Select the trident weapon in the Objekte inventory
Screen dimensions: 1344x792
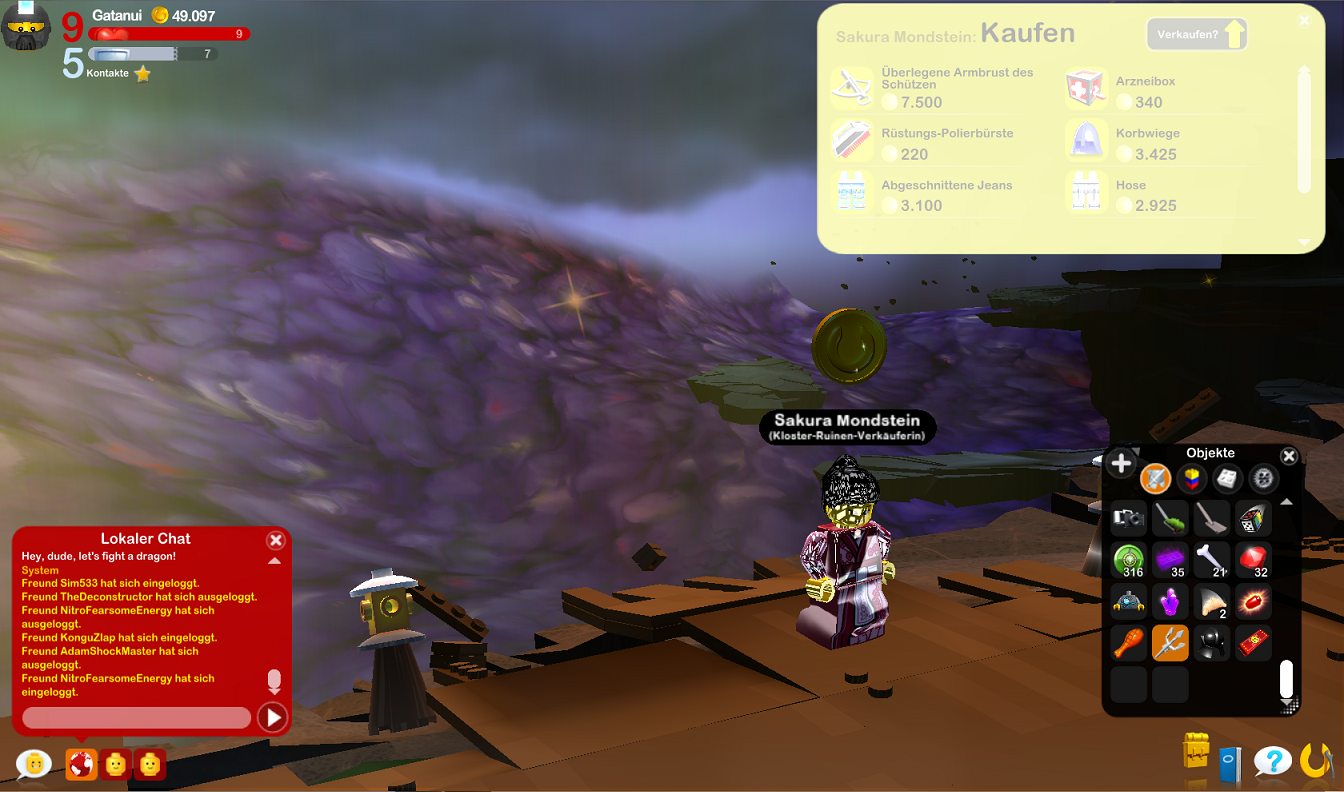(1170, 643)
